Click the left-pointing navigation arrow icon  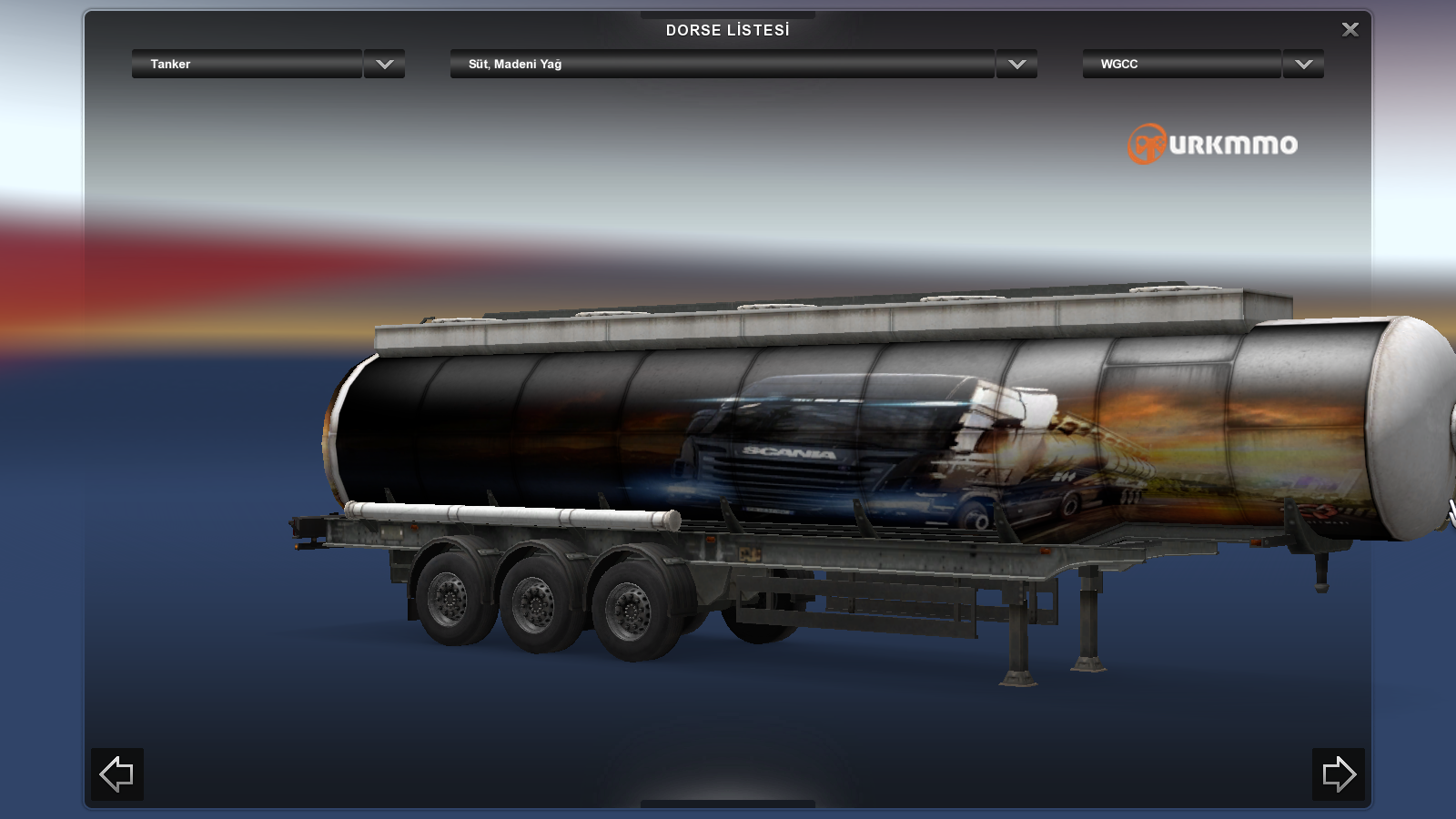[116, 774]
